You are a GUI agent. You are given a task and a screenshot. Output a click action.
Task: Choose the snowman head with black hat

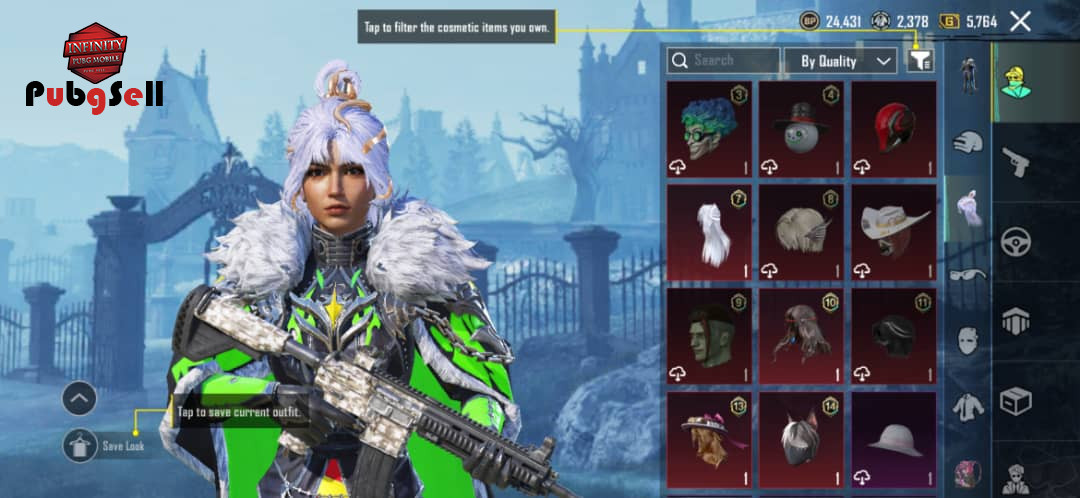[x=800, y=129]
